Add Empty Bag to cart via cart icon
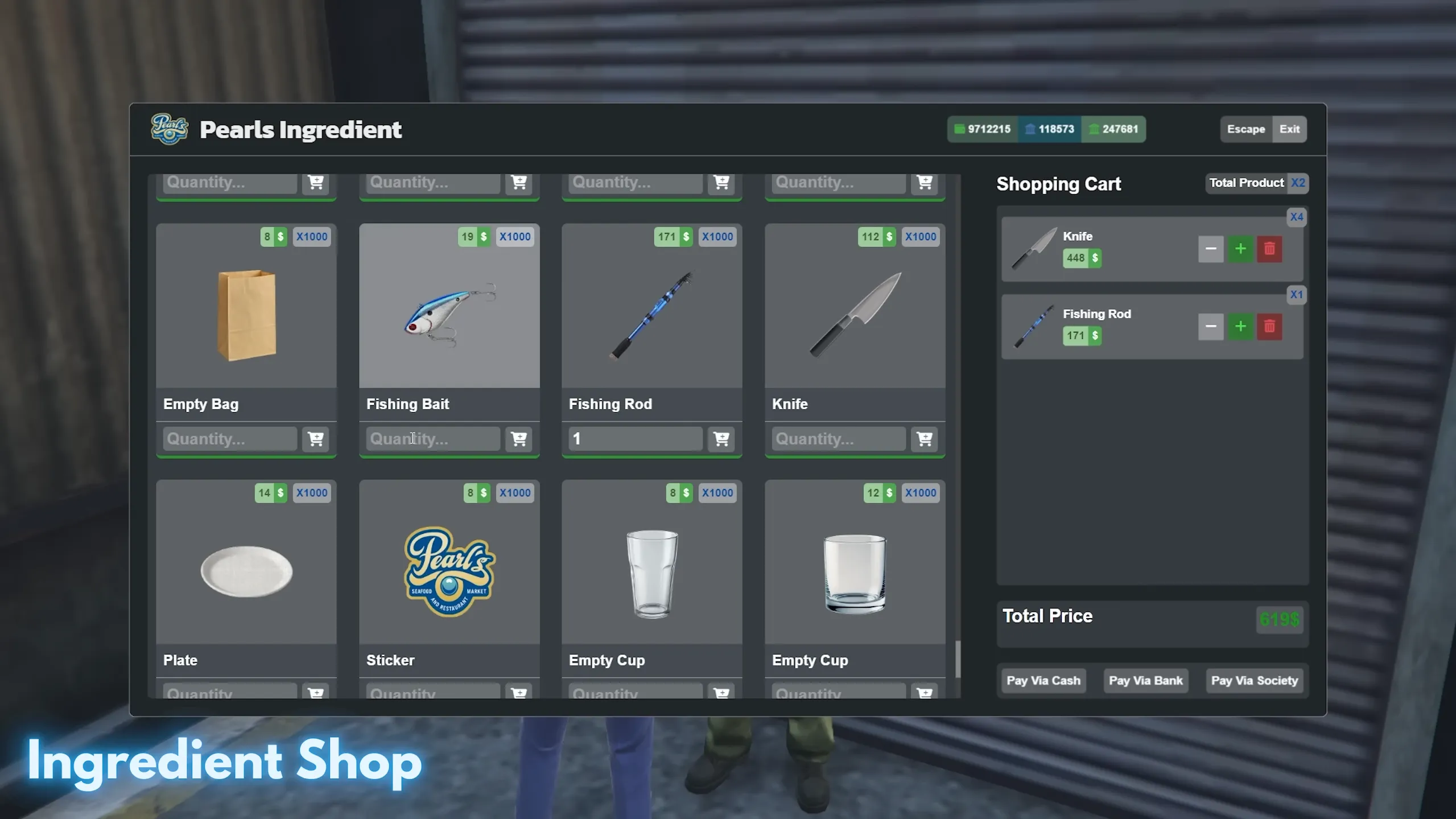1456x819 pixels. 315,439
